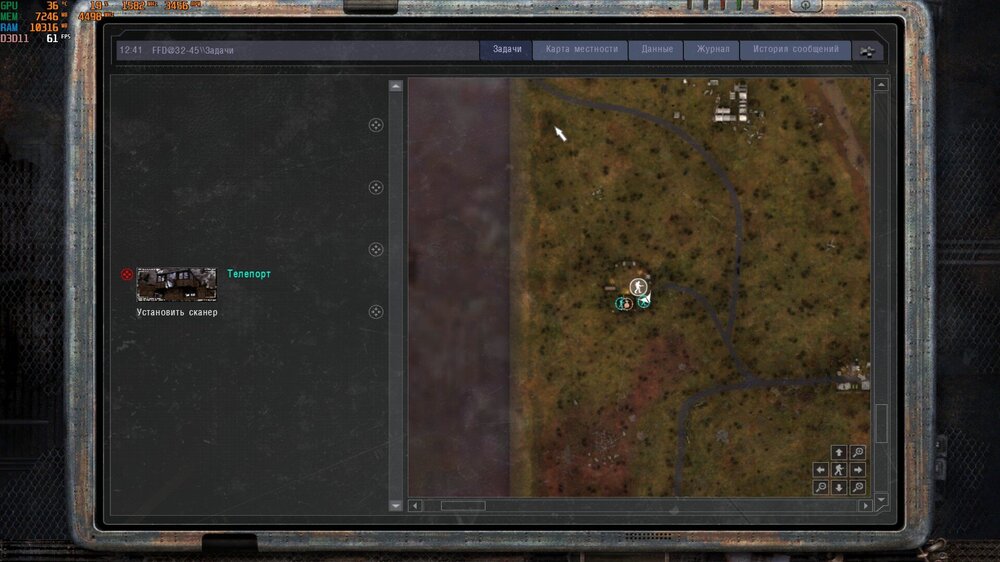Image resolution: width=1000 pixels, height=562 pixels.
Task: Open the Журнал tab
Action: tap(712, 50)
